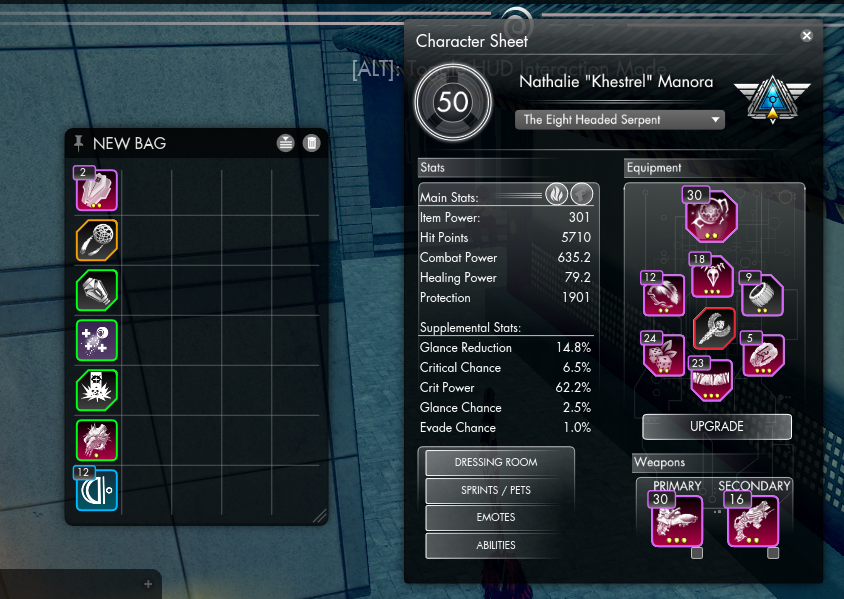Select the teeth talisman level 23

(711, 379)
